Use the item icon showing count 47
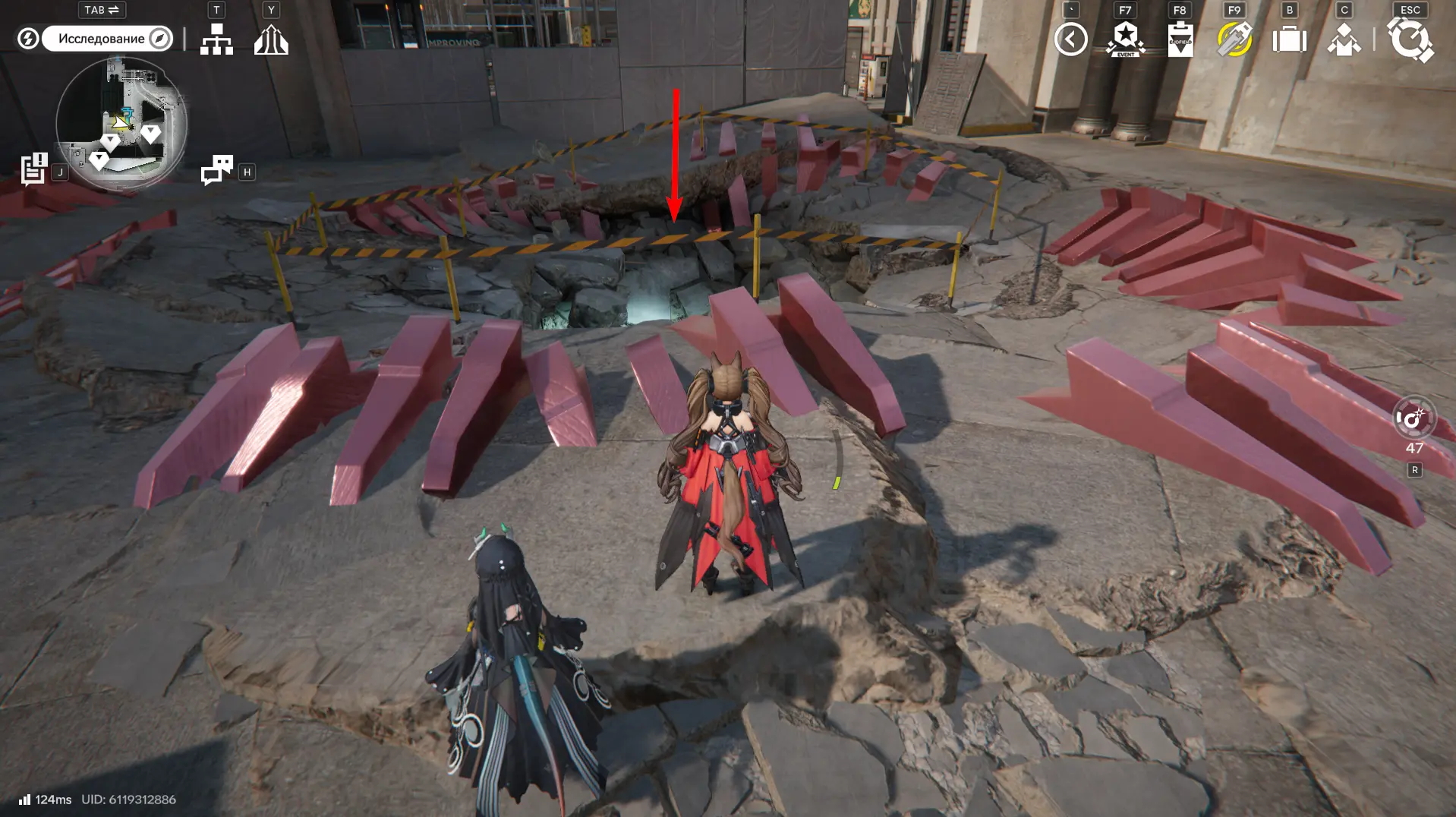 click(1413, 418)
